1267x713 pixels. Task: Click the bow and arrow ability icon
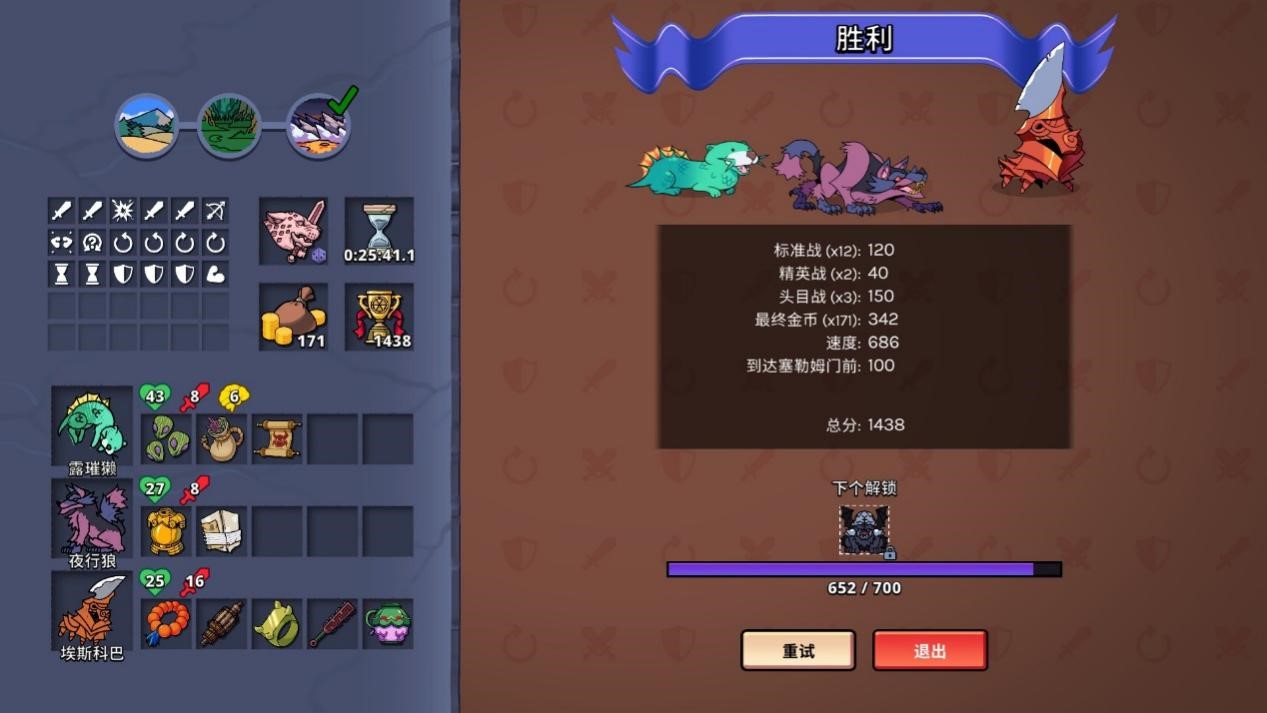click(215, 210)
